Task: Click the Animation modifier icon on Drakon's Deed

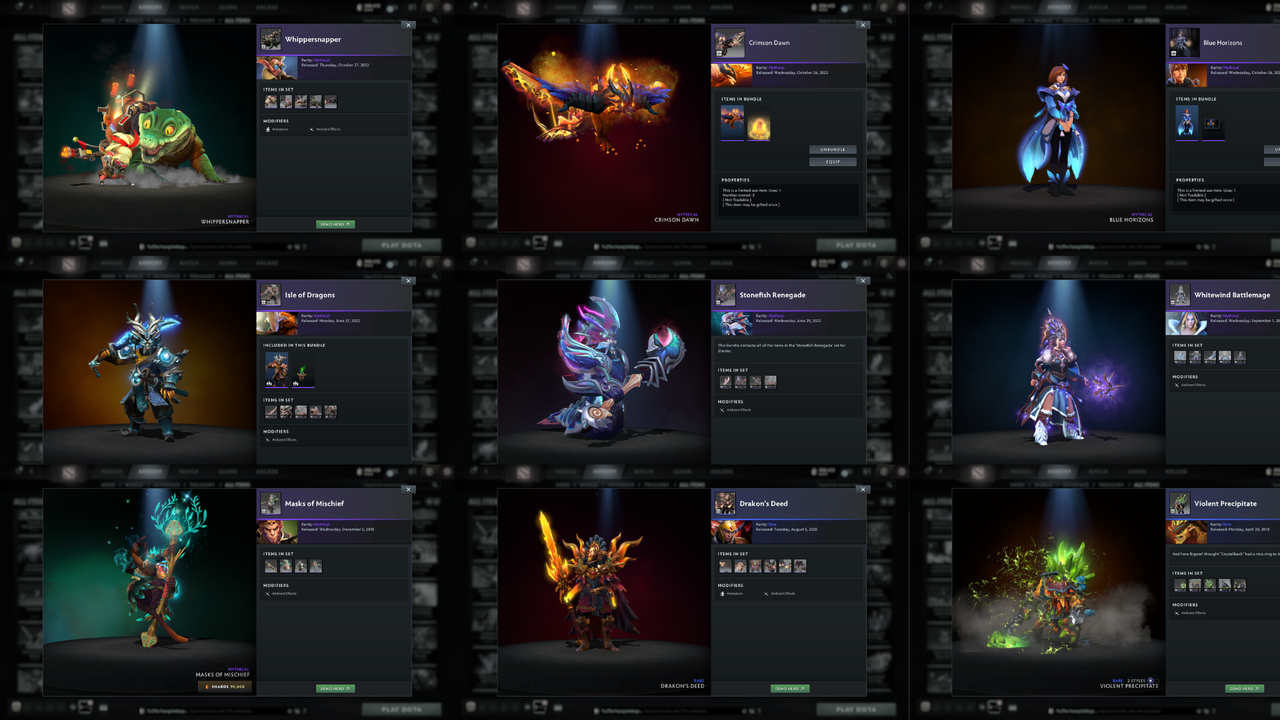Action: 722,594
